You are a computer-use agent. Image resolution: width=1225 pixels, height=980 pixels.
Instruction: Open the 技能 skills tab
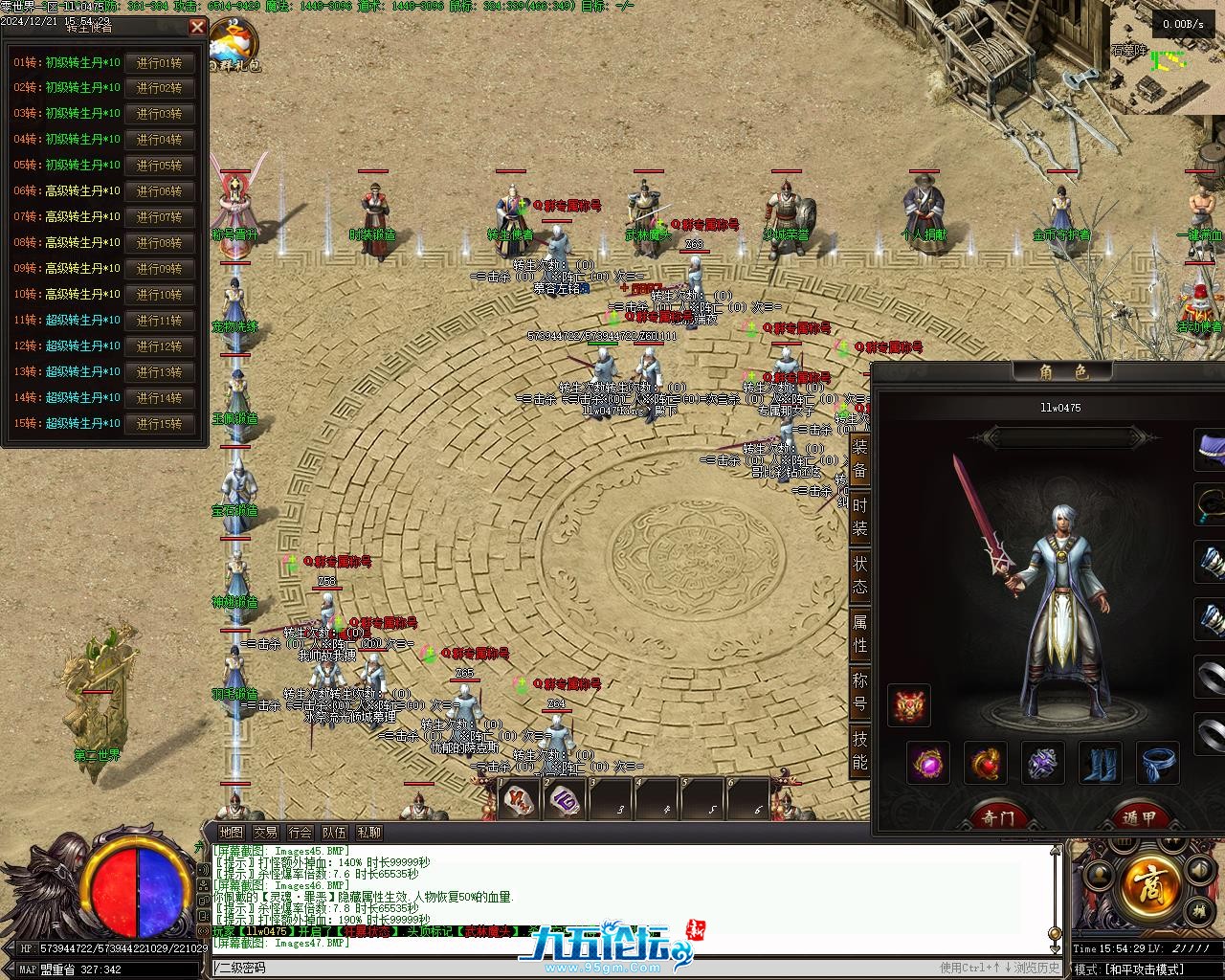coord(860,751)
